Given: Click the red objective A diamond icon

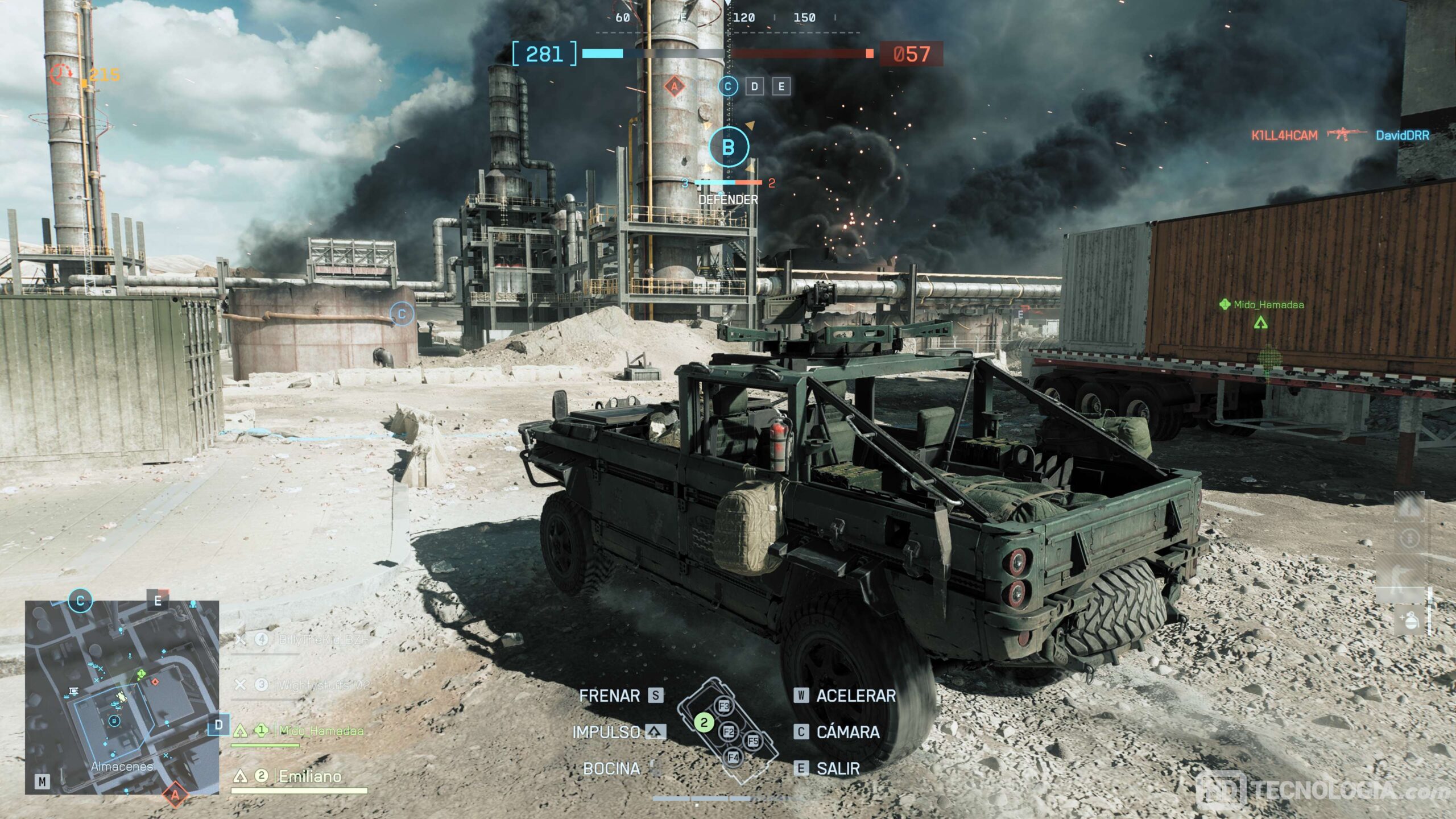Looking at the screenshot, I should [675, 86].
